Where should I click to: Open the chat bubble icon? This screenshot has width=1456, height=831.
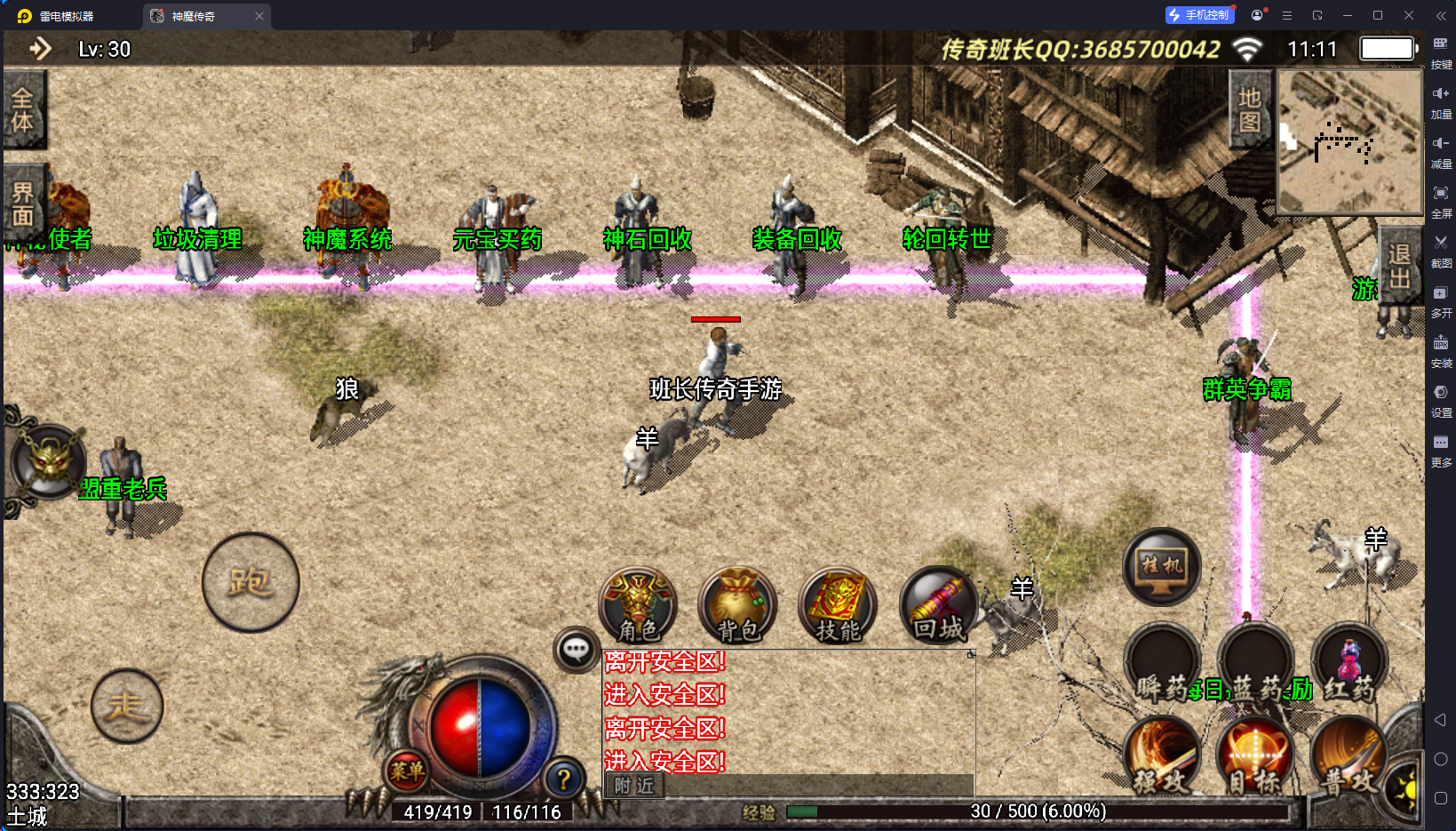(x=576, y=650)
